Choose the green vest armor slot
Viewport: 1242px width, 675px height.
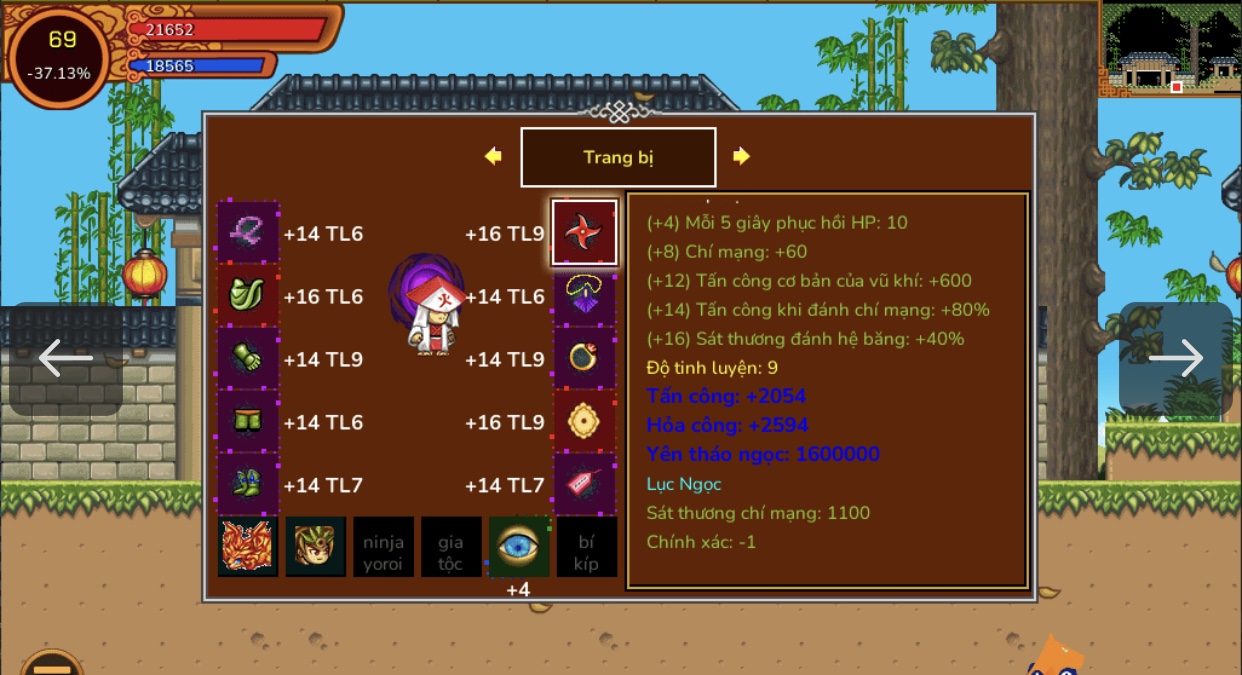[248, 296]
